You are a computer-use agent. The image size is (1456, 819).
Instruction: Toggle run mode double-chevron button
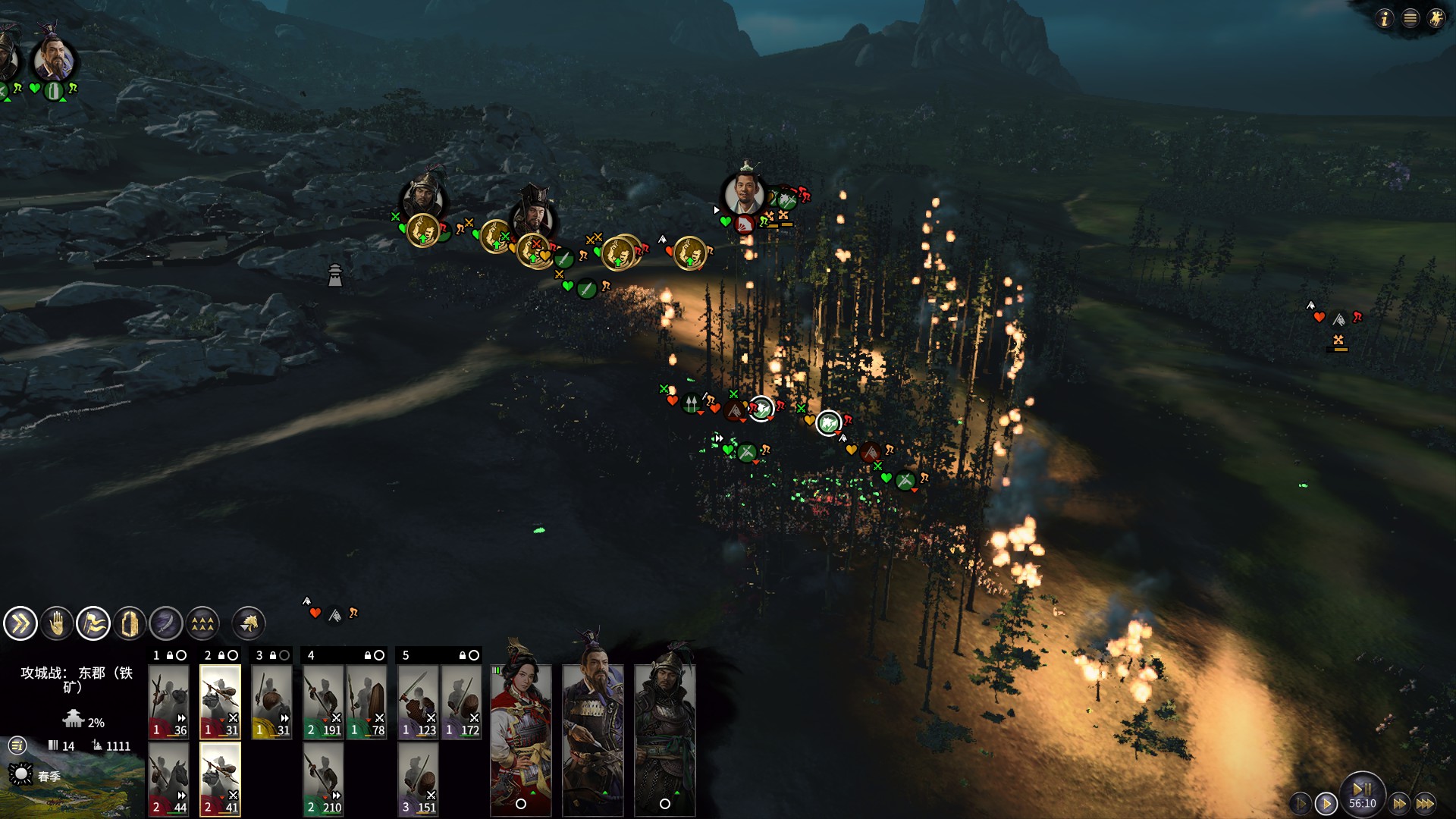pos(20,624)
